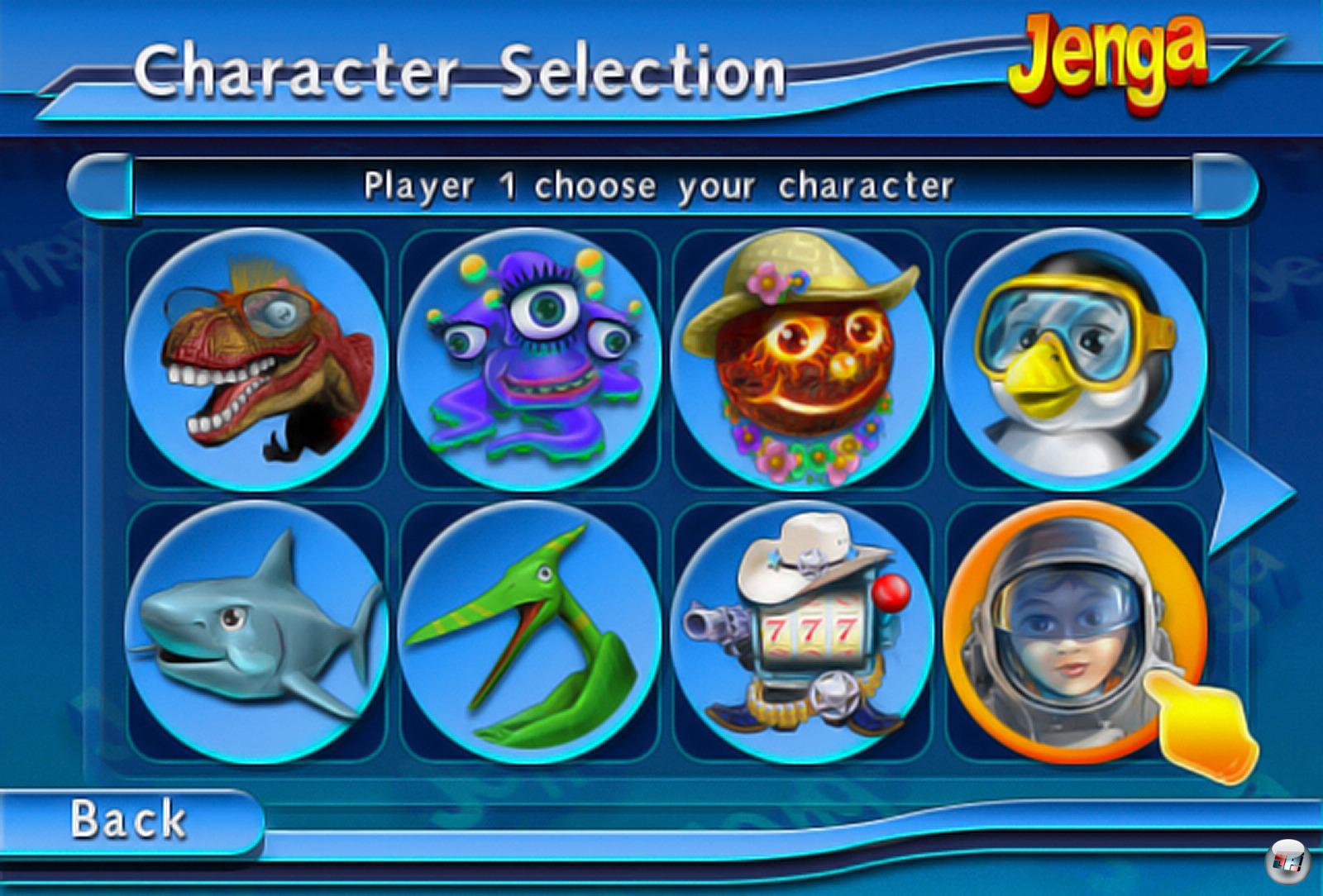Choose the penguin wearing a diving mask
This screenshot has height=896, width=1323.
click(1075, 360)
